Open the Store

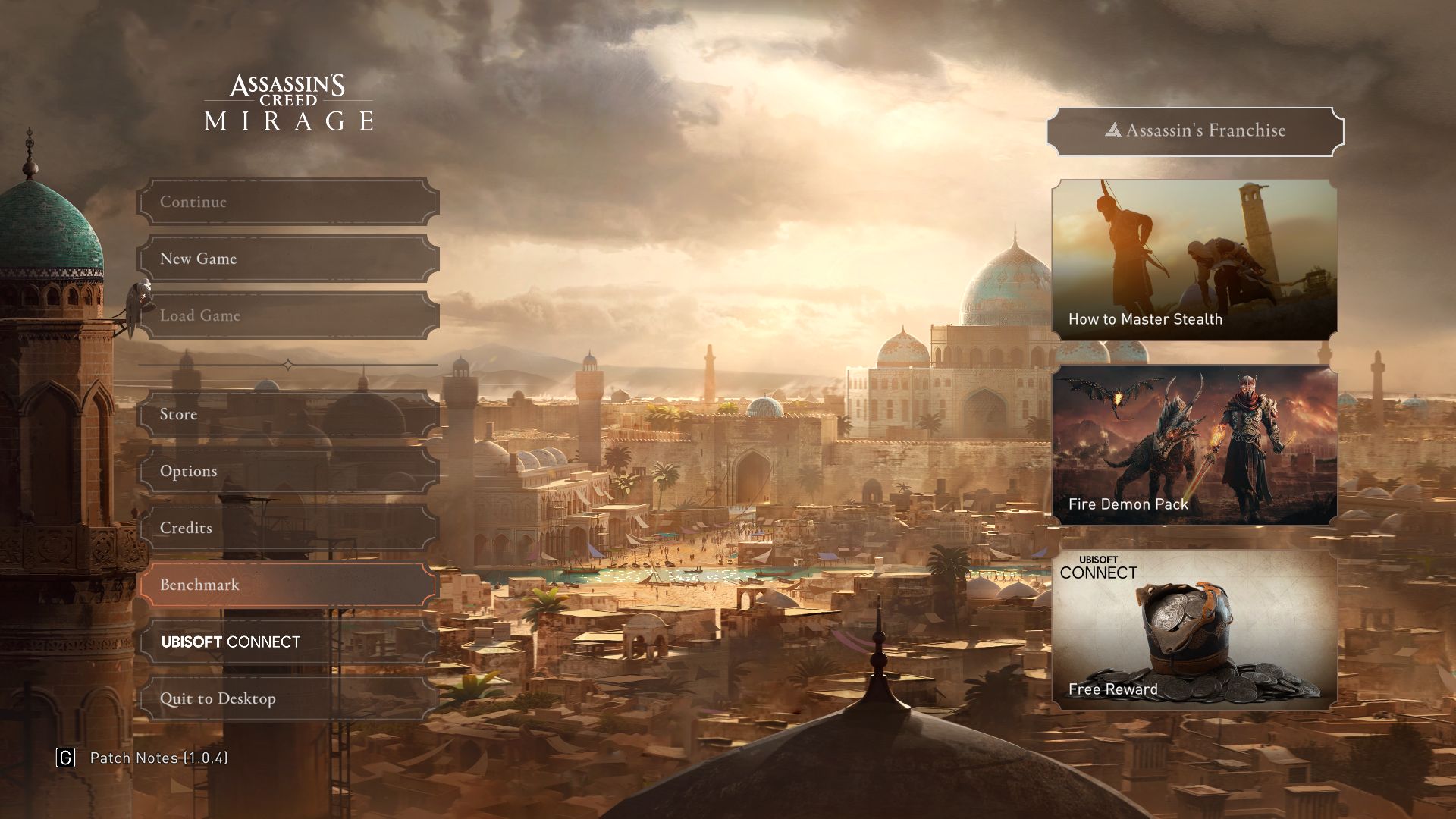(288, 414)
